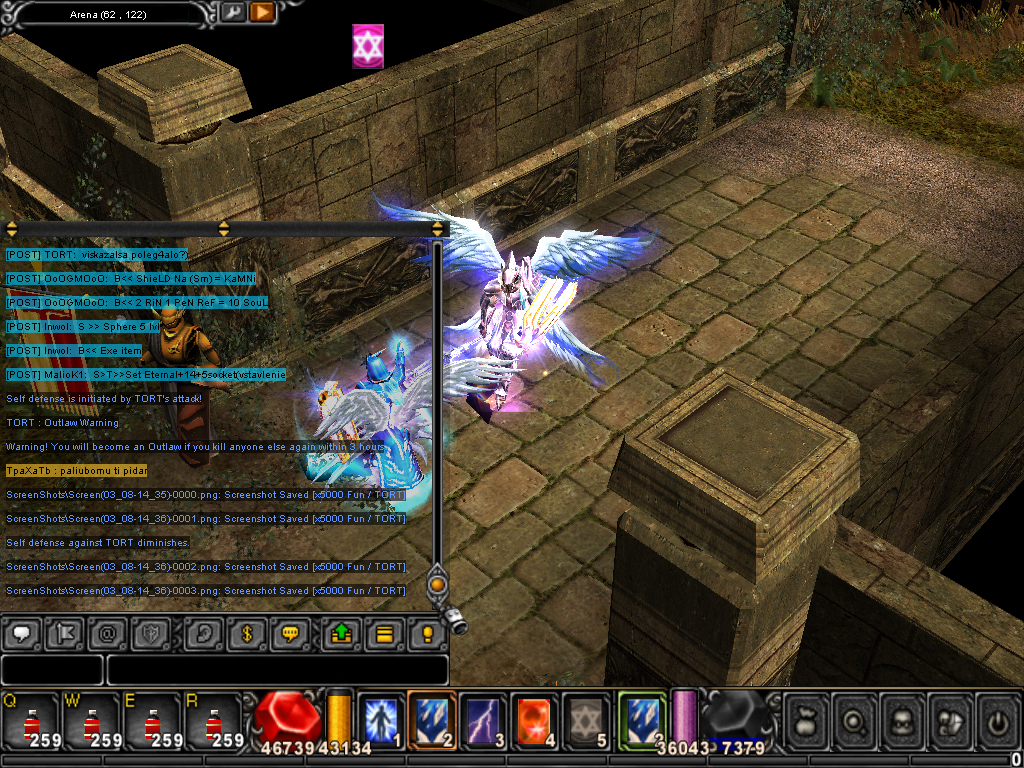1024x768 pixels.
Task: Open the wrench settings button
Action: tap(232, 13)
